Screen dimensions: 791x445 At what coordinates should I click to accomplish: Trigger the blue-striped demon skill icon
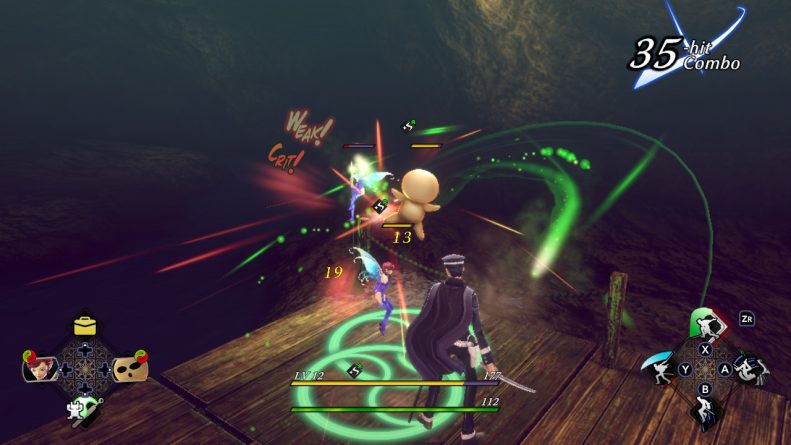coord(748,369)
